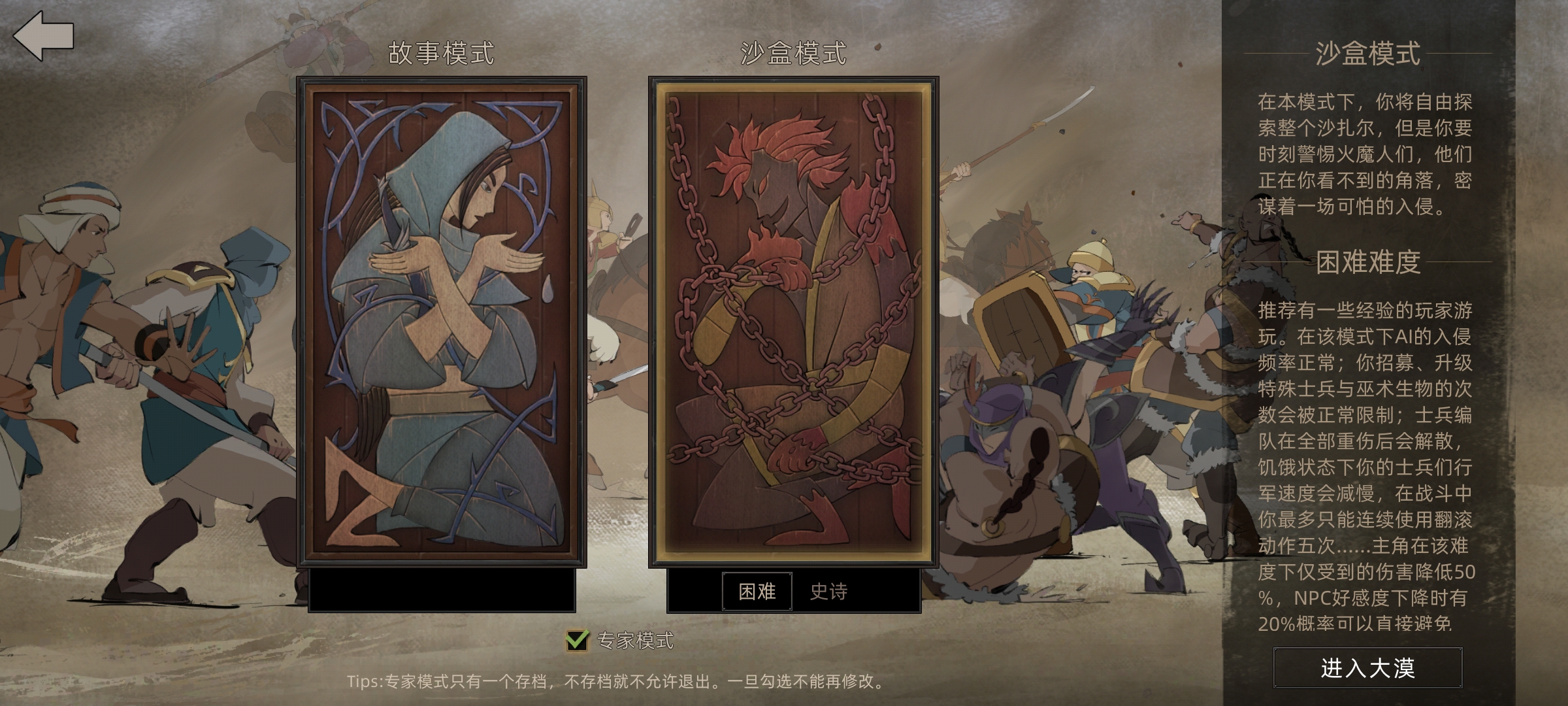Switch difficulty to 史诗
Screen dimensions: 1568x706
[x=828, y=592]
